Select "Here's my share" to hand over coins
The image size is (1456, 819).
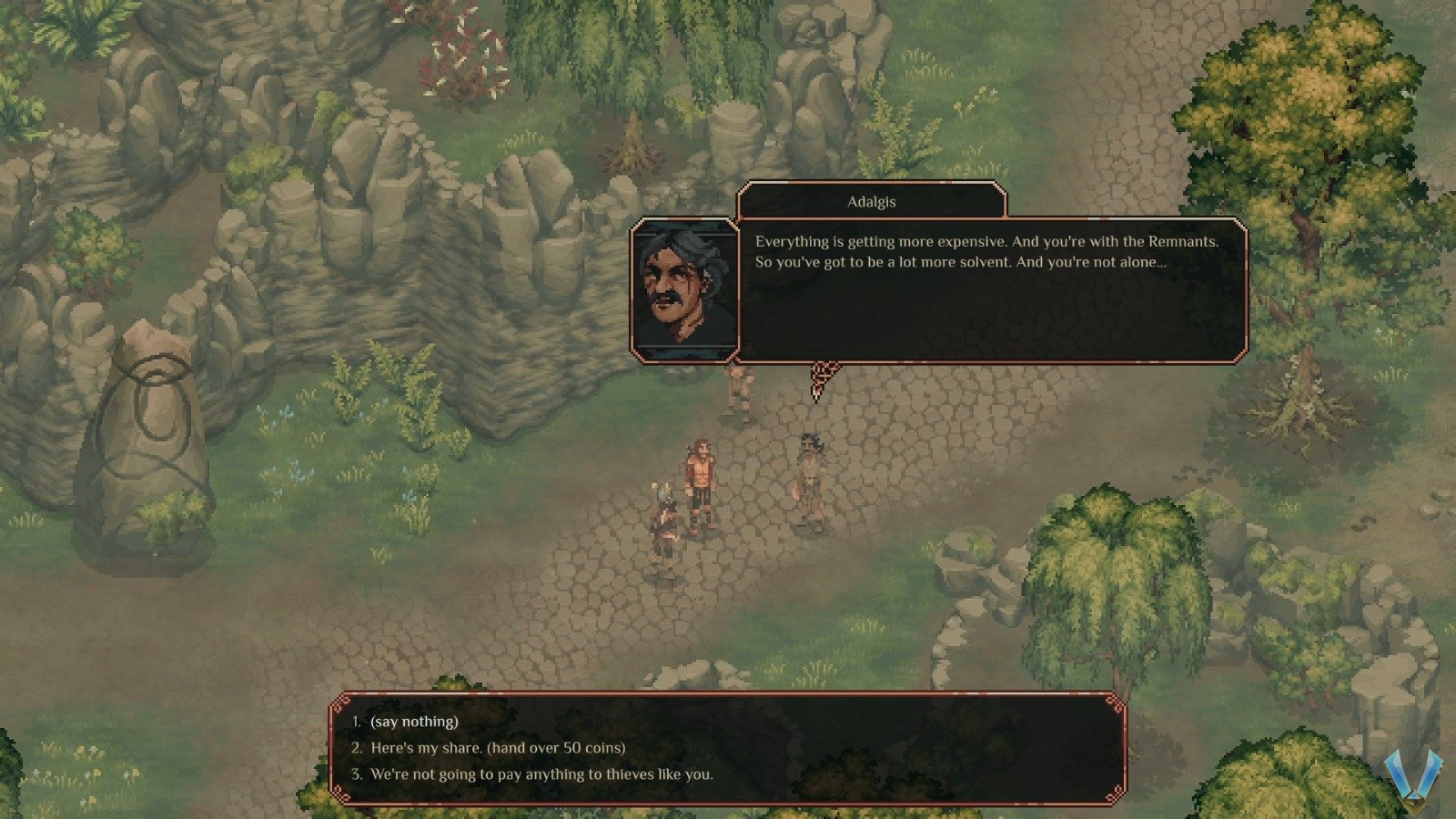click(498, 748)
